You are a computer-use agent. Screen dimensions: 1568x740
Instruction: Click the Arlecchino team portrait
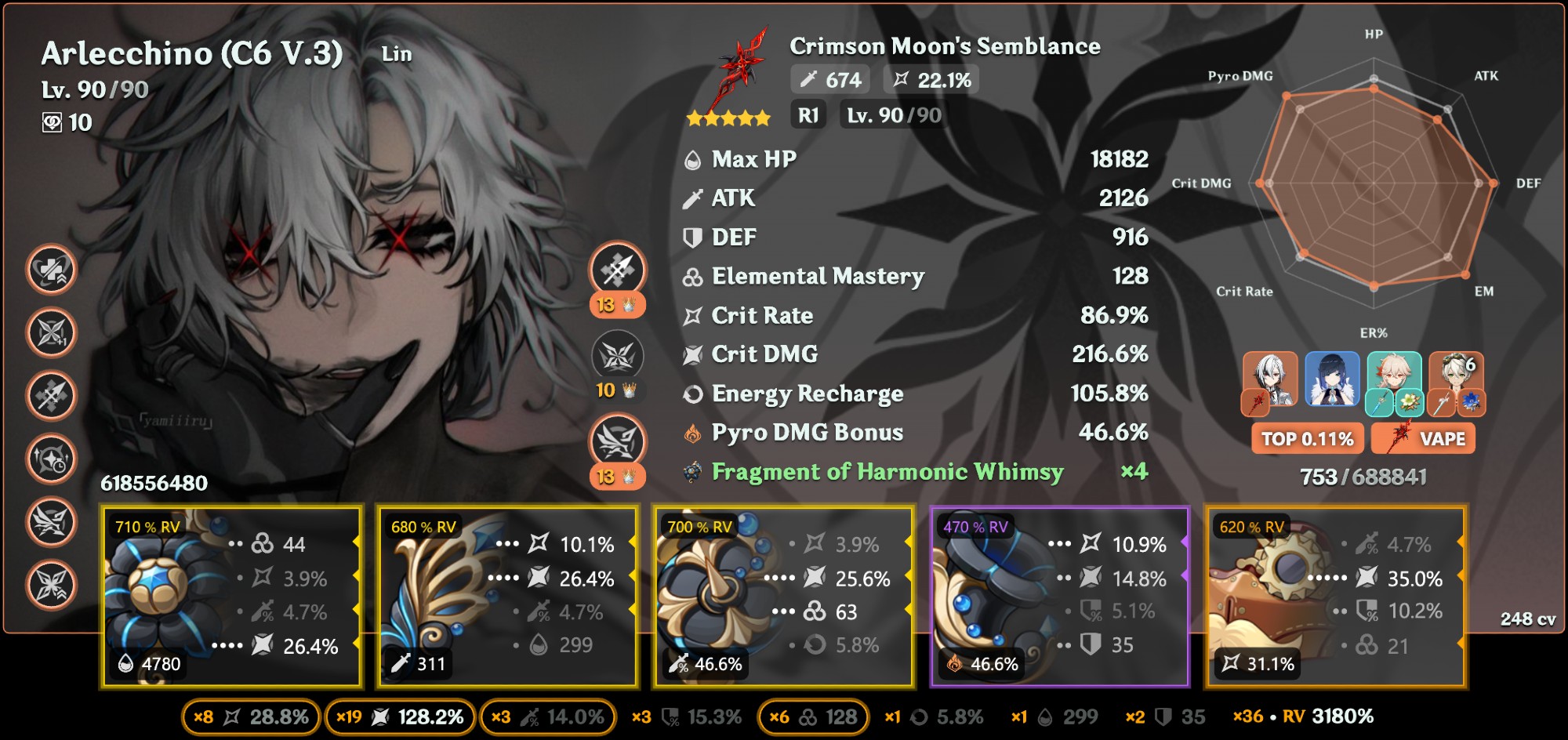coord(1270,380)
